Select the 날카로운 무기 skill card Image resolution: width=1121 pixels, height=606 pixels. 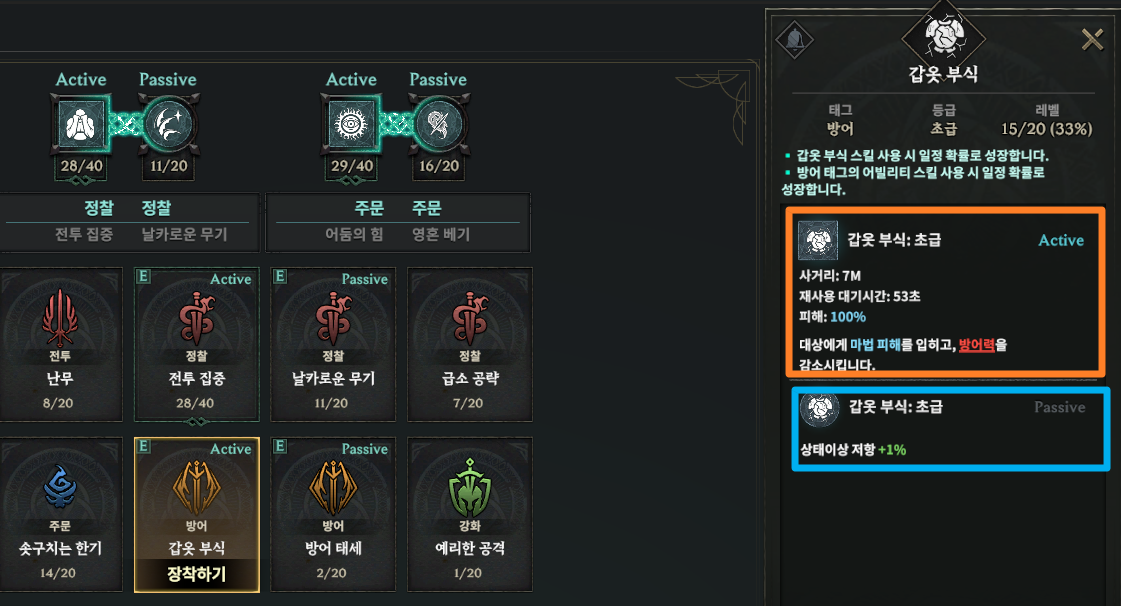pyautogui.click(x=334, y=340)
